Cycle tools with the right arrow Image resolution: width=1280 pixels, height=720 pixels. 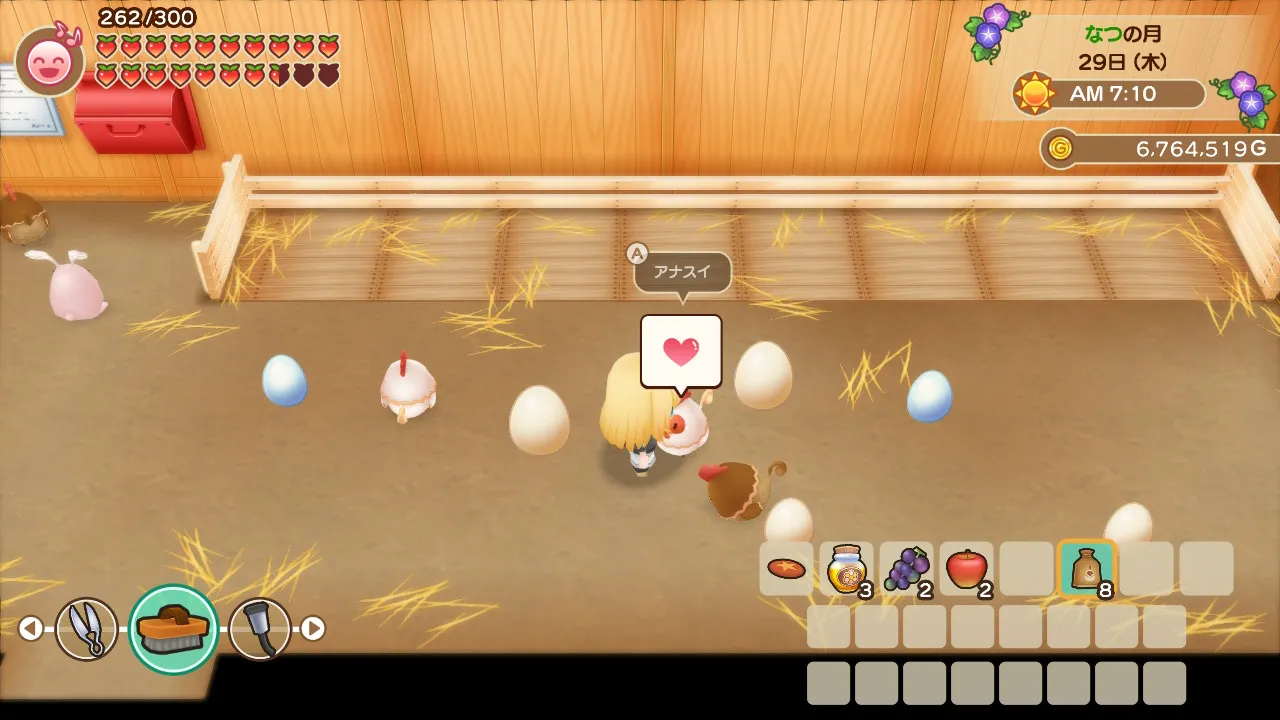coord(313,628)
